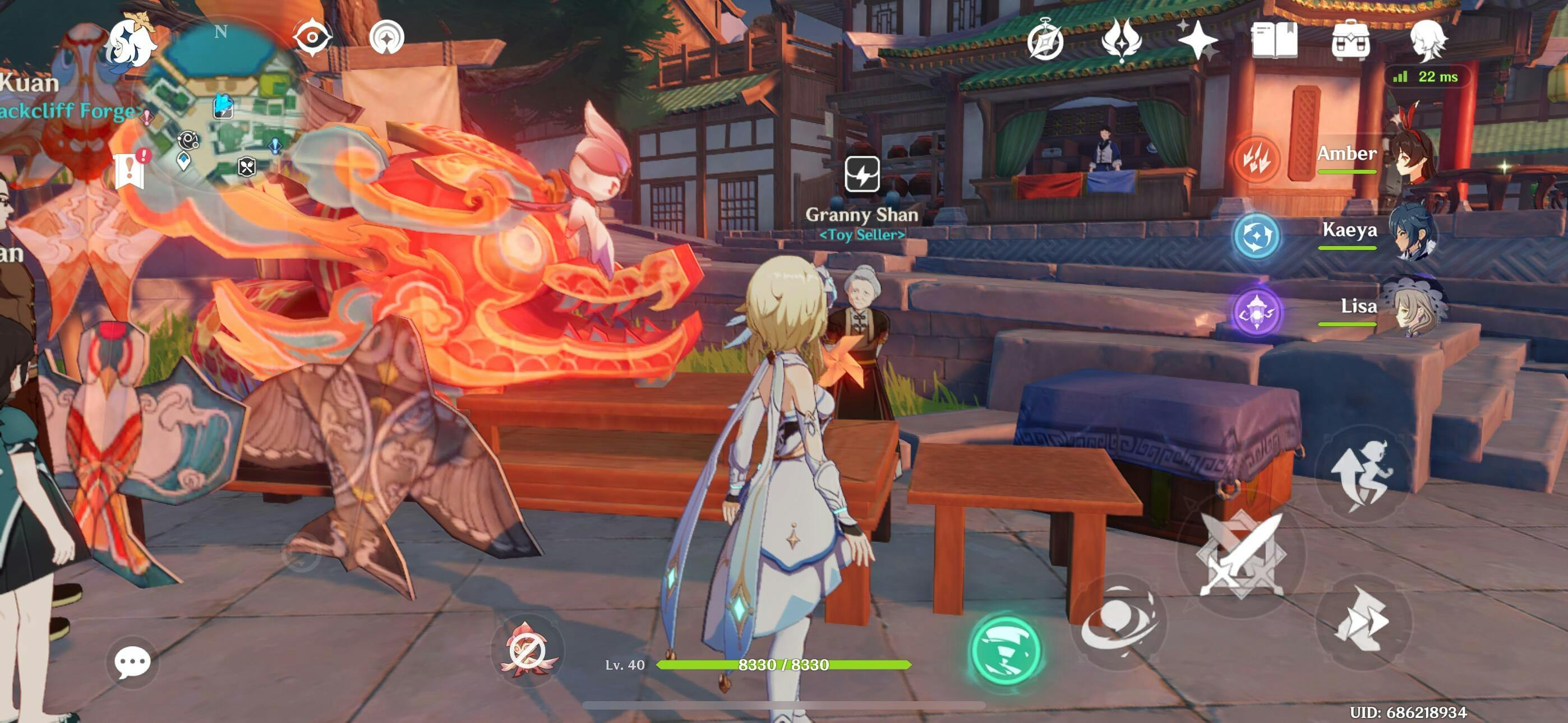Open the Battle Pass winged icon
Screen dimensions: 1568x723
(x=1121, y=40)
